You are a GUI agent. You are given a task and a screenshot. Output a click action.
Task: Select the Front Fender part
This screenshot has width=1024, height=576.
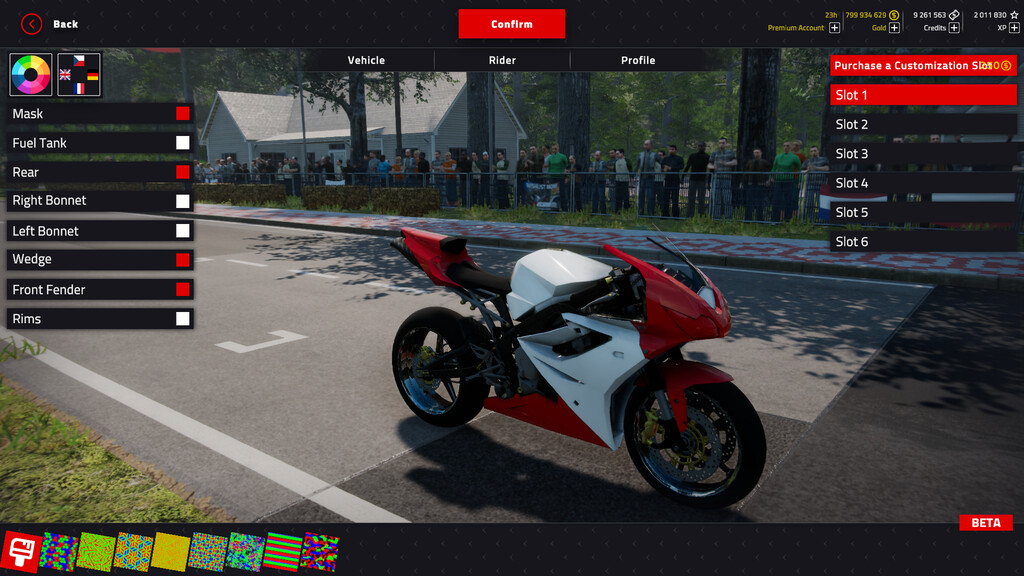90,290
